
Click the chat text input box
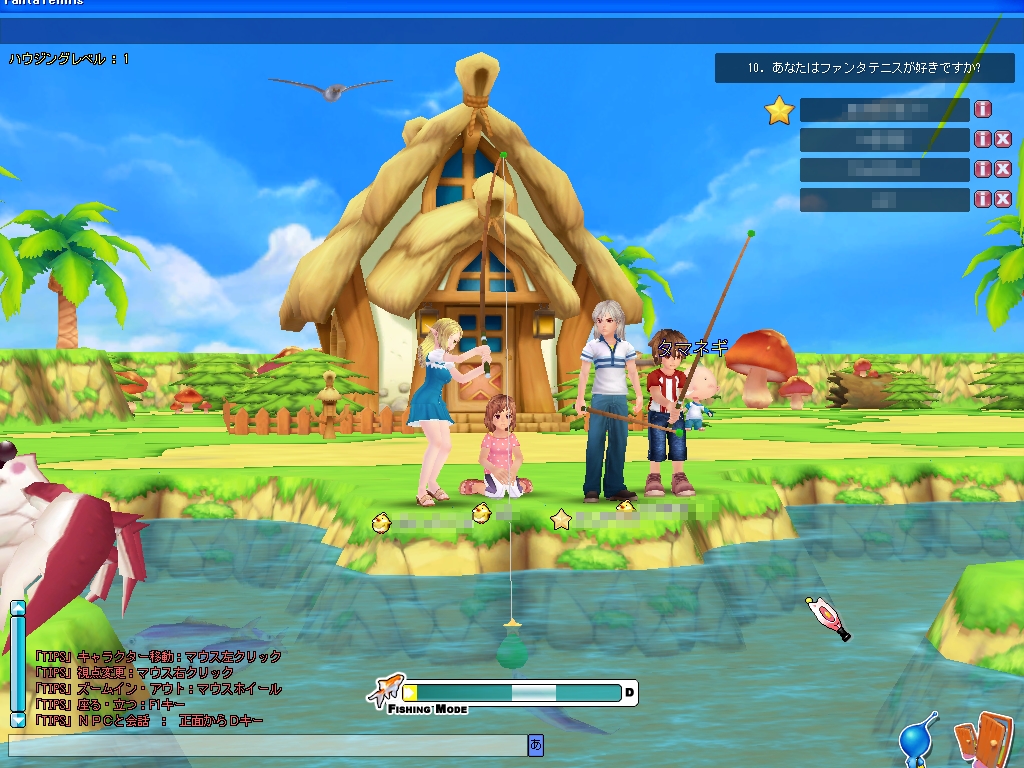[x=266, y=745]
